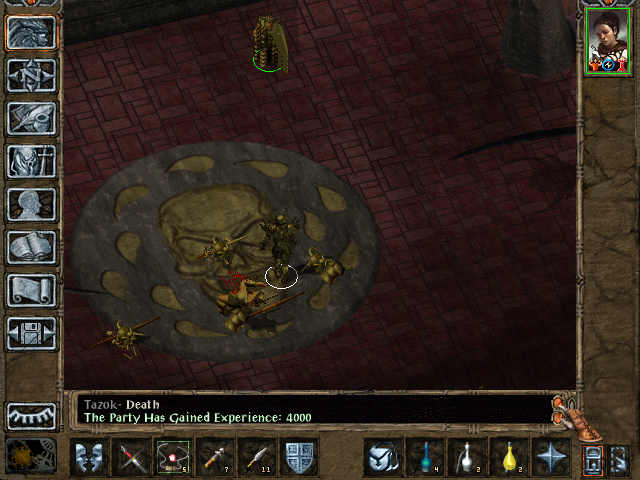Screen dimensions: 640x480
Task: Open the area map with the compass button
Action: click(x=31, y=75)
